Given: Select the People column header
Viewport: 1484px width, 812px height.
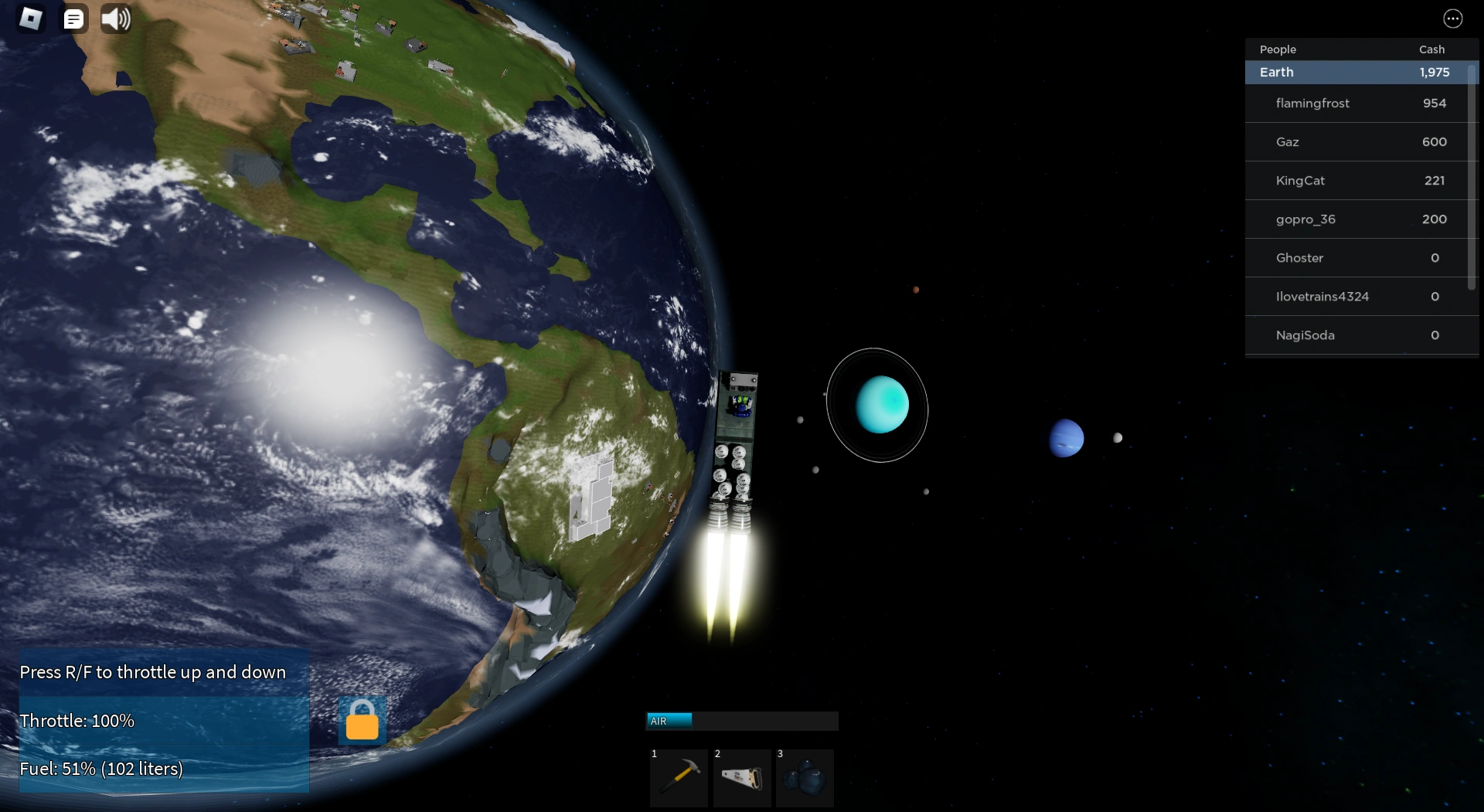Looking at the screenshot, I should (1277, 49).
